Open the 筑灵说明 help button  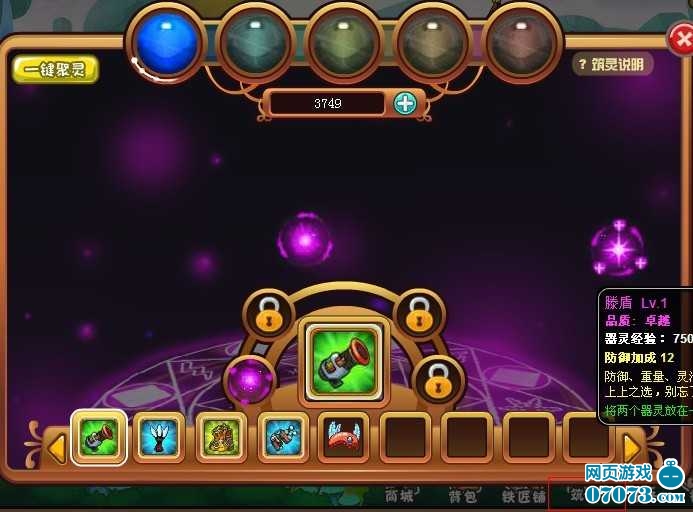pyautogui.click(x=613, y=64)
